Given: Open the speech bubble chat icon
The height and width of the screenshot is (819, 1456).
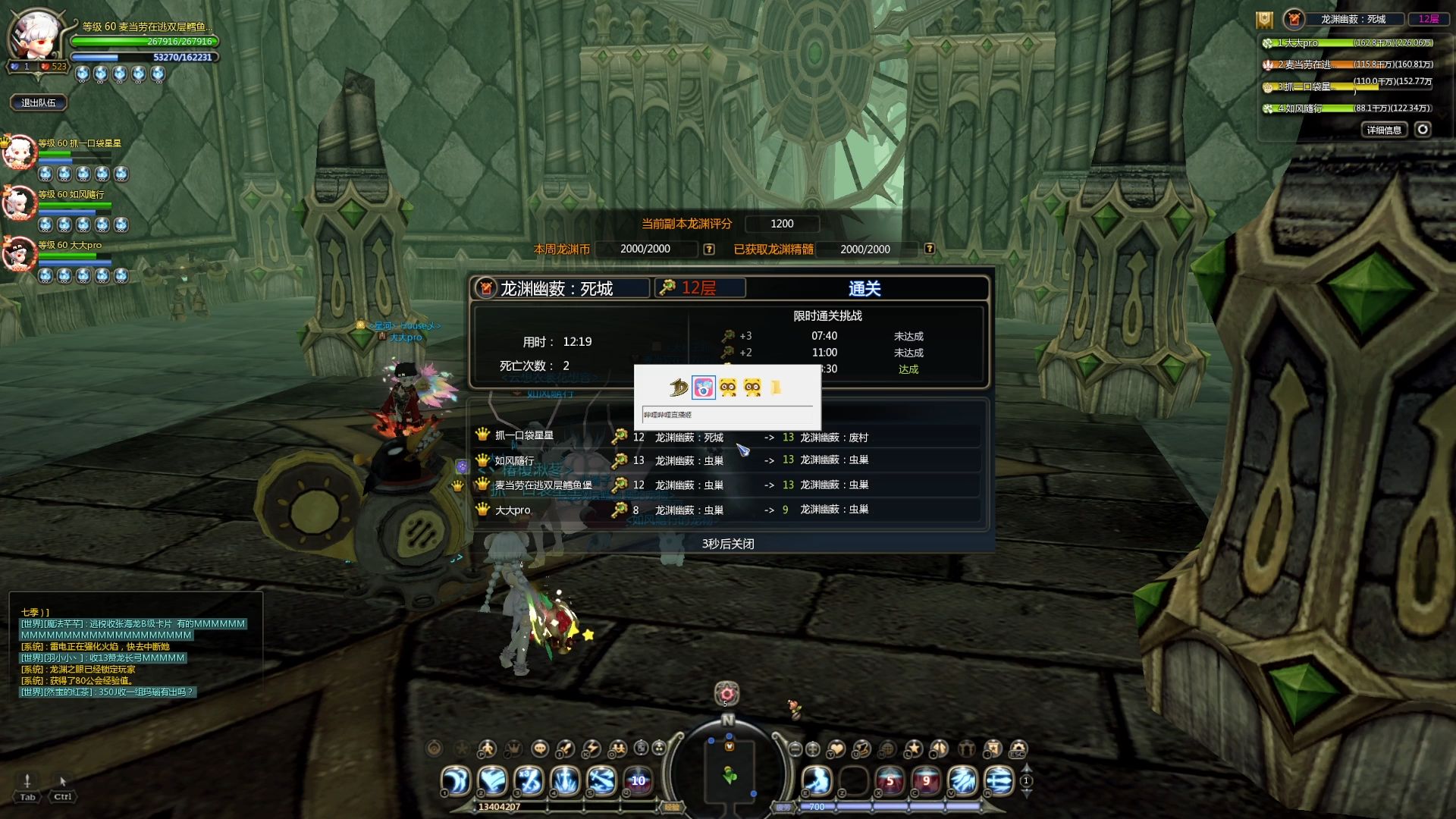Looking at the screenshot, I should coord(540,749).
